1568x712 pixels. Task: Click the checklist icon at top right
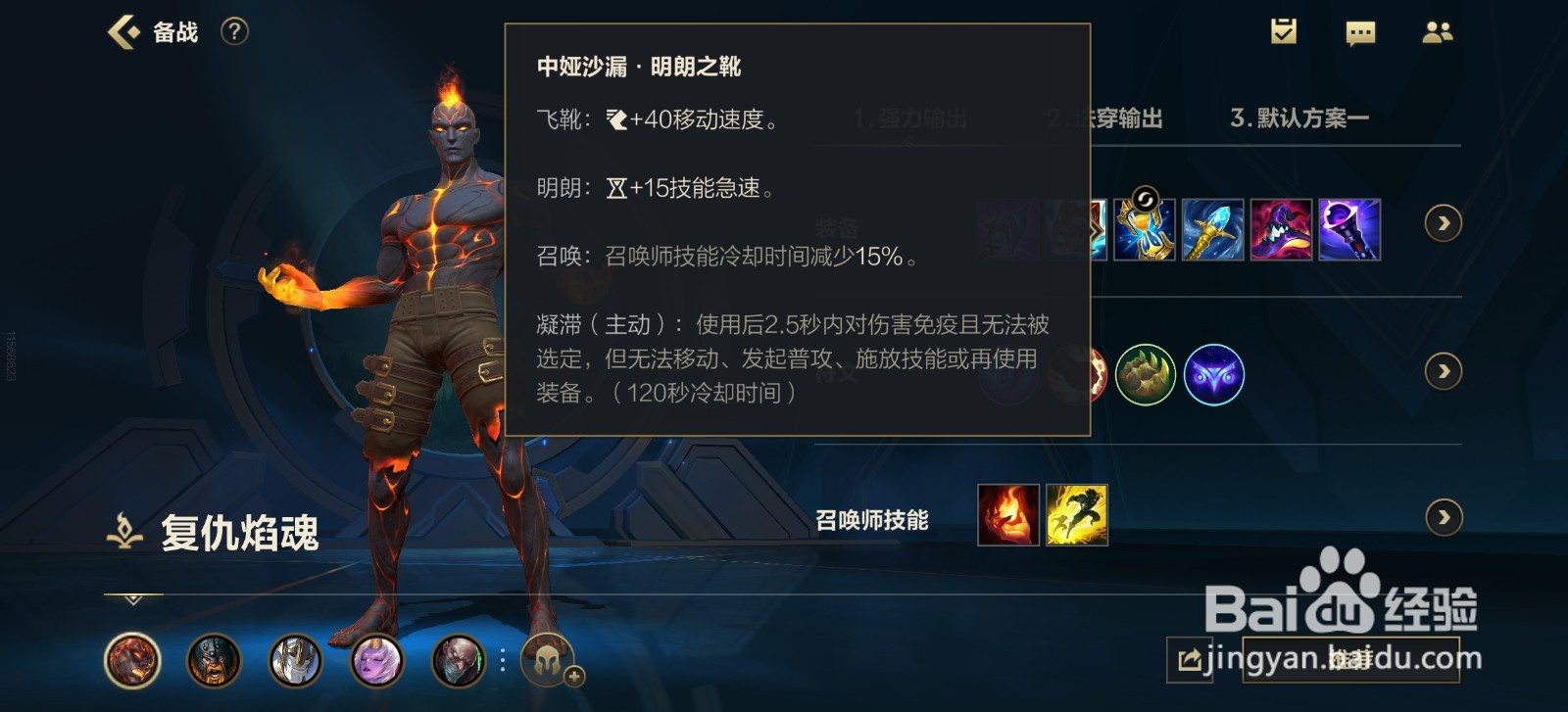pyautogui.click(x=1284, y=32)
